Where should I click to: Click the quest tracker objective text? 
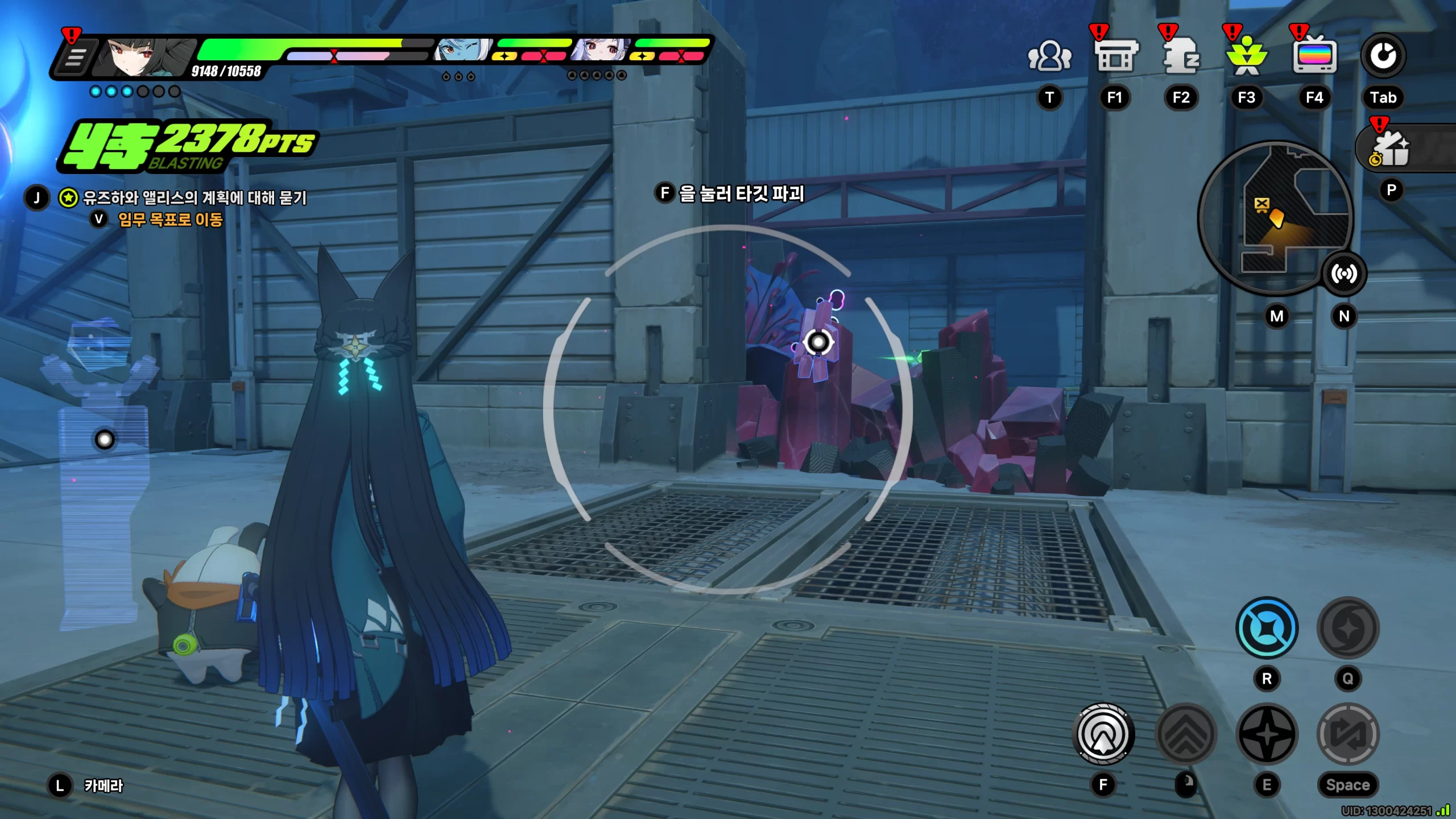pos(195,198)
